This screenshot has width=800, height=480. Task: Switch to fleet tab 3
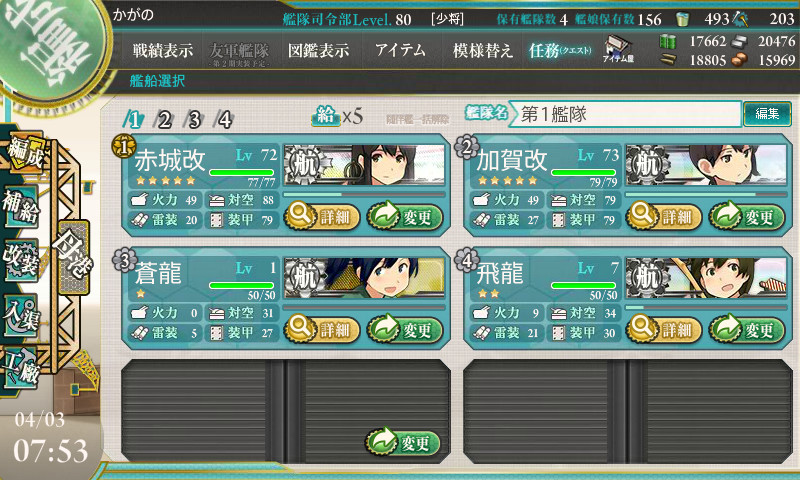point(195,120)
